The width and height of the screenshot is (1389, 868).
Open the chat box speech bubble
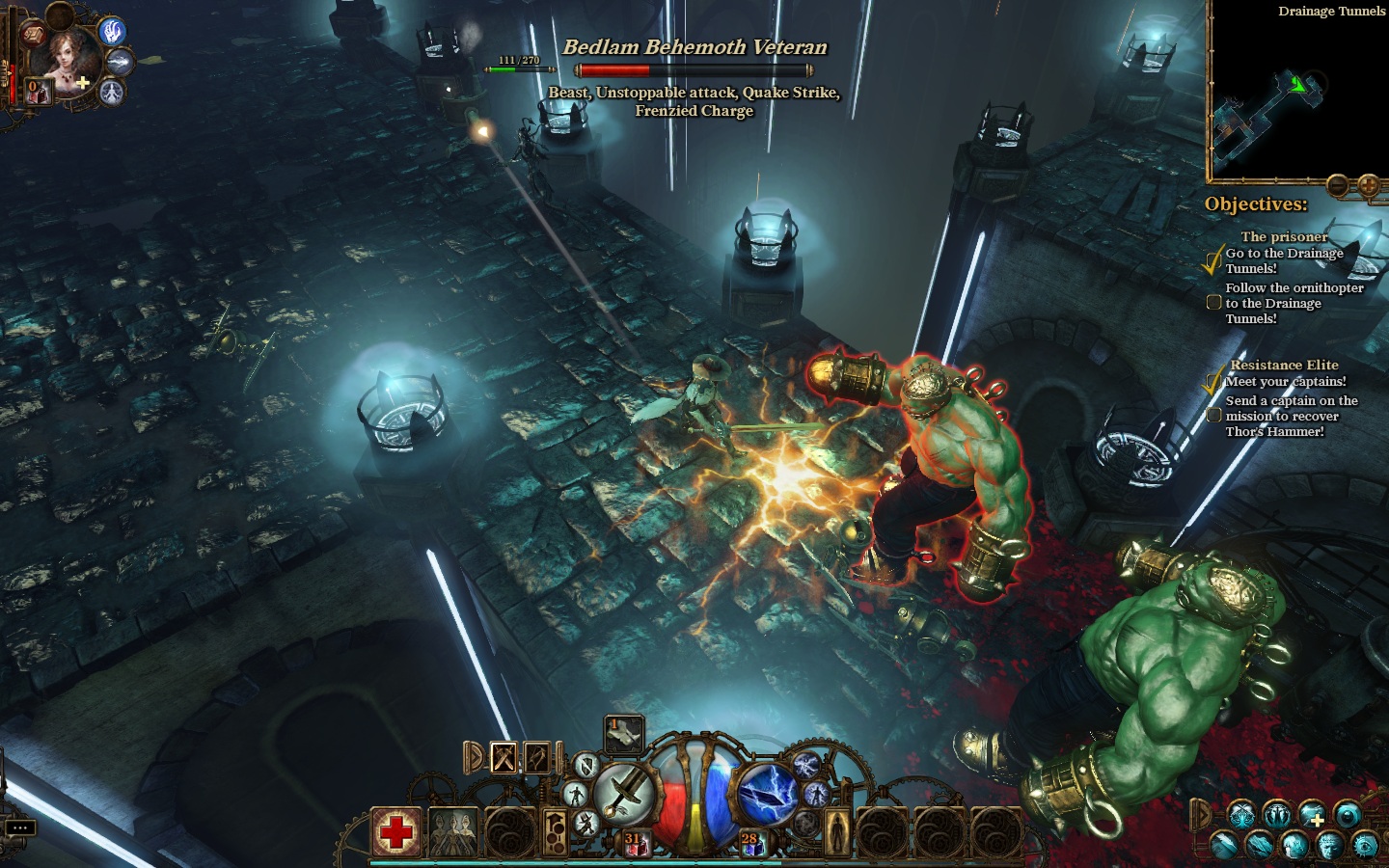(x=20, y=827)
